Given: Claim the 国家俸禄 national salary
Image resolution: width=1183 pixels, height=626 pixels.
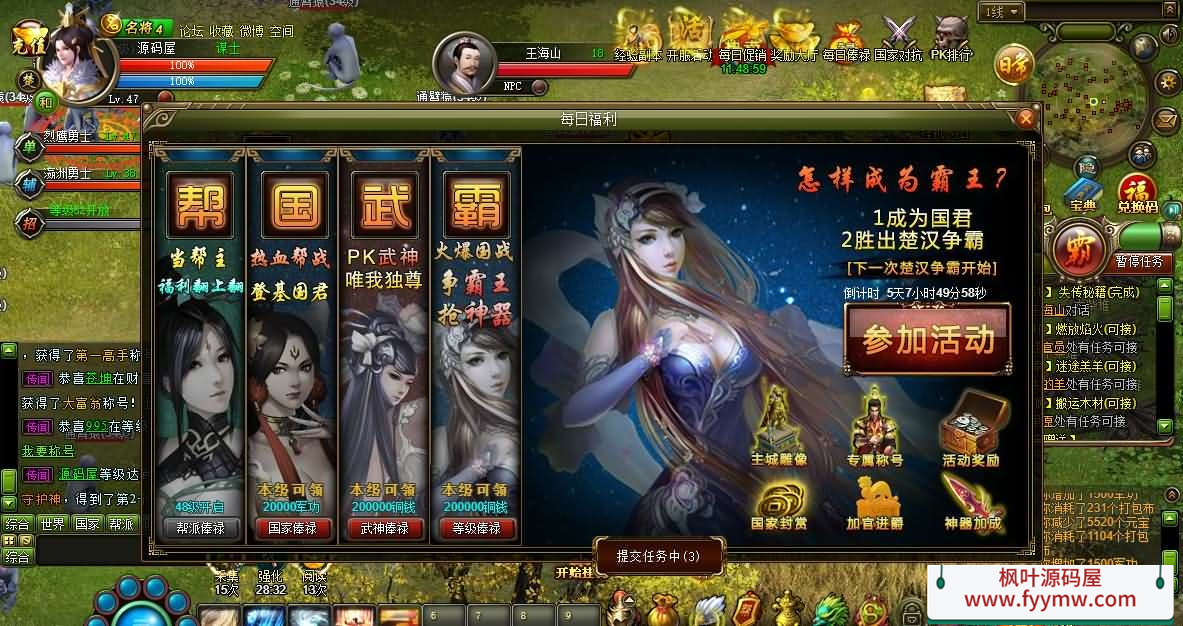Looking at the screenshot, I should (x=292, y=528).
